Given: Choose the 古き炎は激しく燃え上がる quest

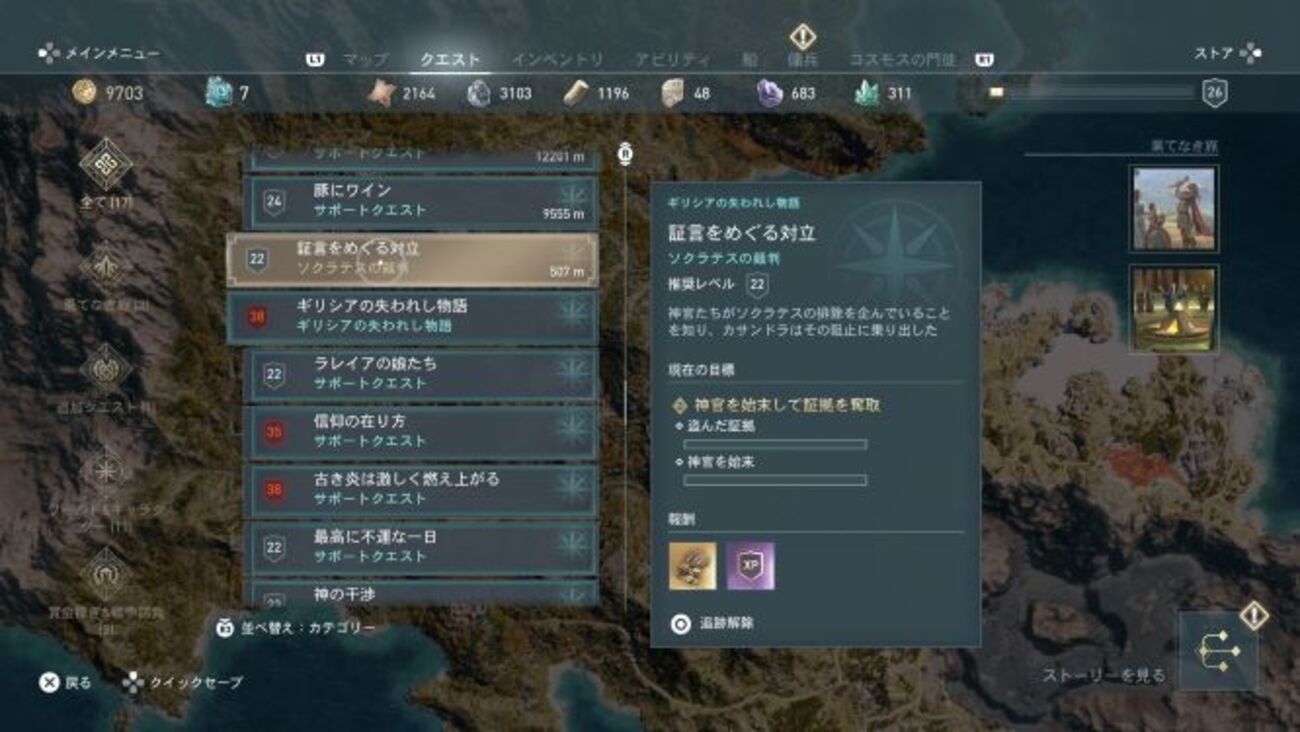Looking at the screenshot, I should [x=421, y=489].
